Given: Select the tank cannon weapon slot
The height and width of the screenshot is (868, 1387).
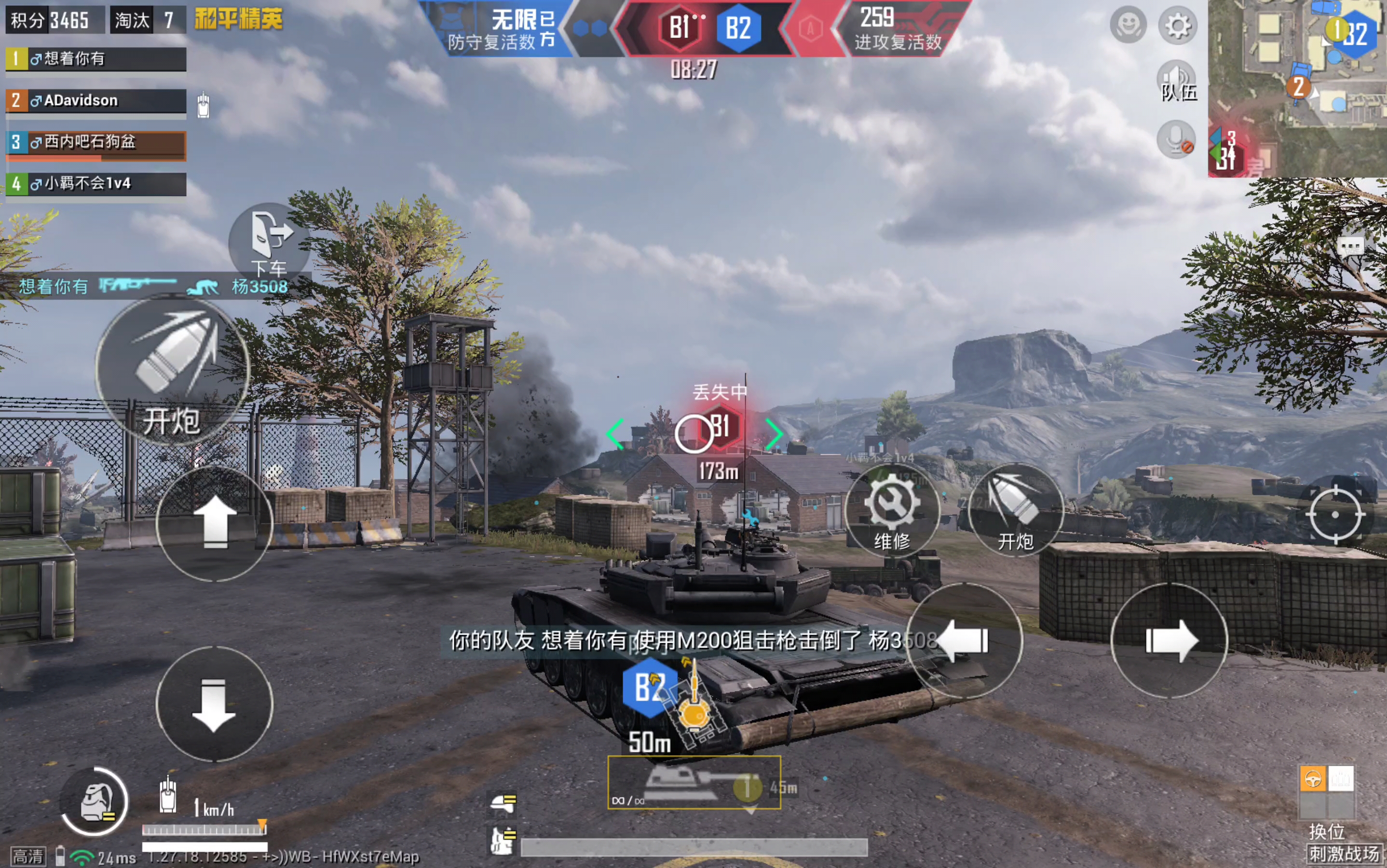Looking at the screenshot, I should point(694,783).
